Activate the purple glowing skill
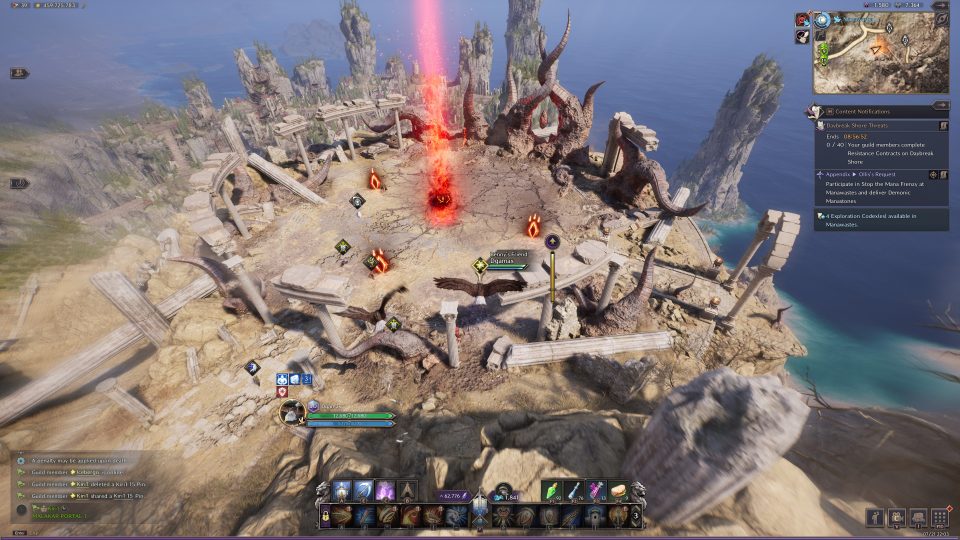The height and width of the screenshot is (540, 960). pos(385,491)
